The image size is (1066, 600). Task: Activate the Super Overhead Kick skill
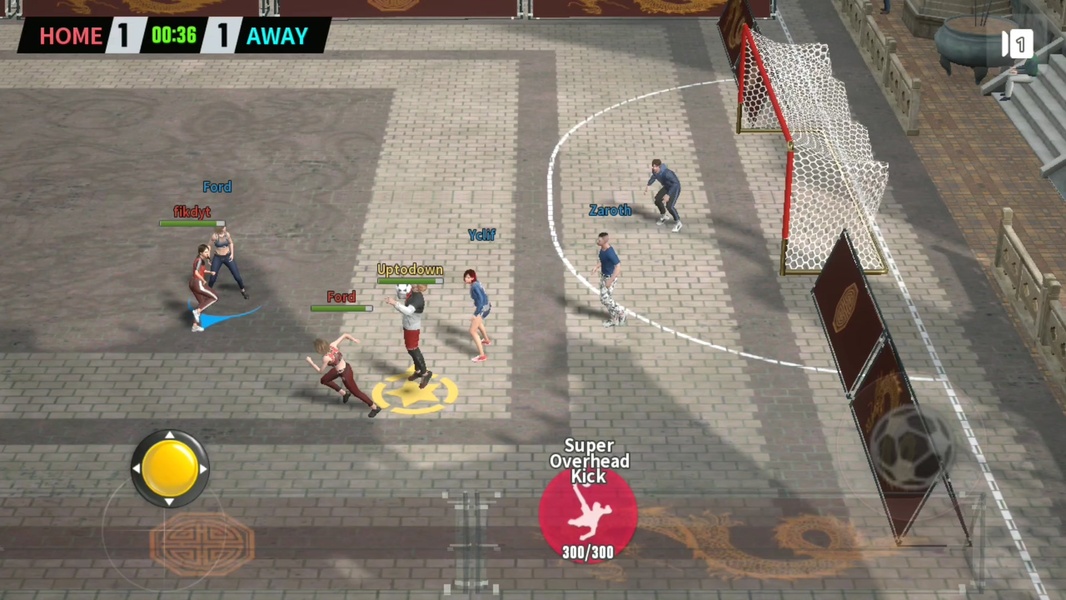coord(588,513)
